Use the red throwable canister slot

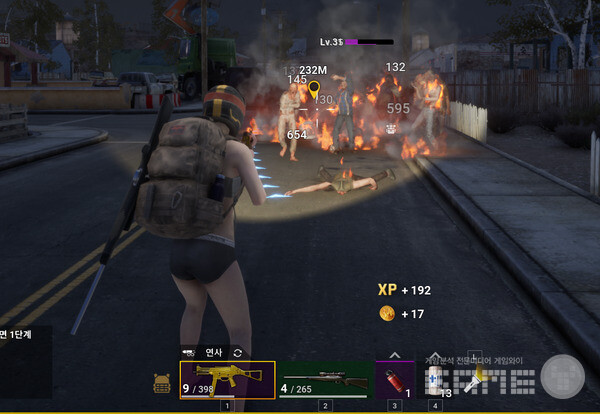(394, 380)
